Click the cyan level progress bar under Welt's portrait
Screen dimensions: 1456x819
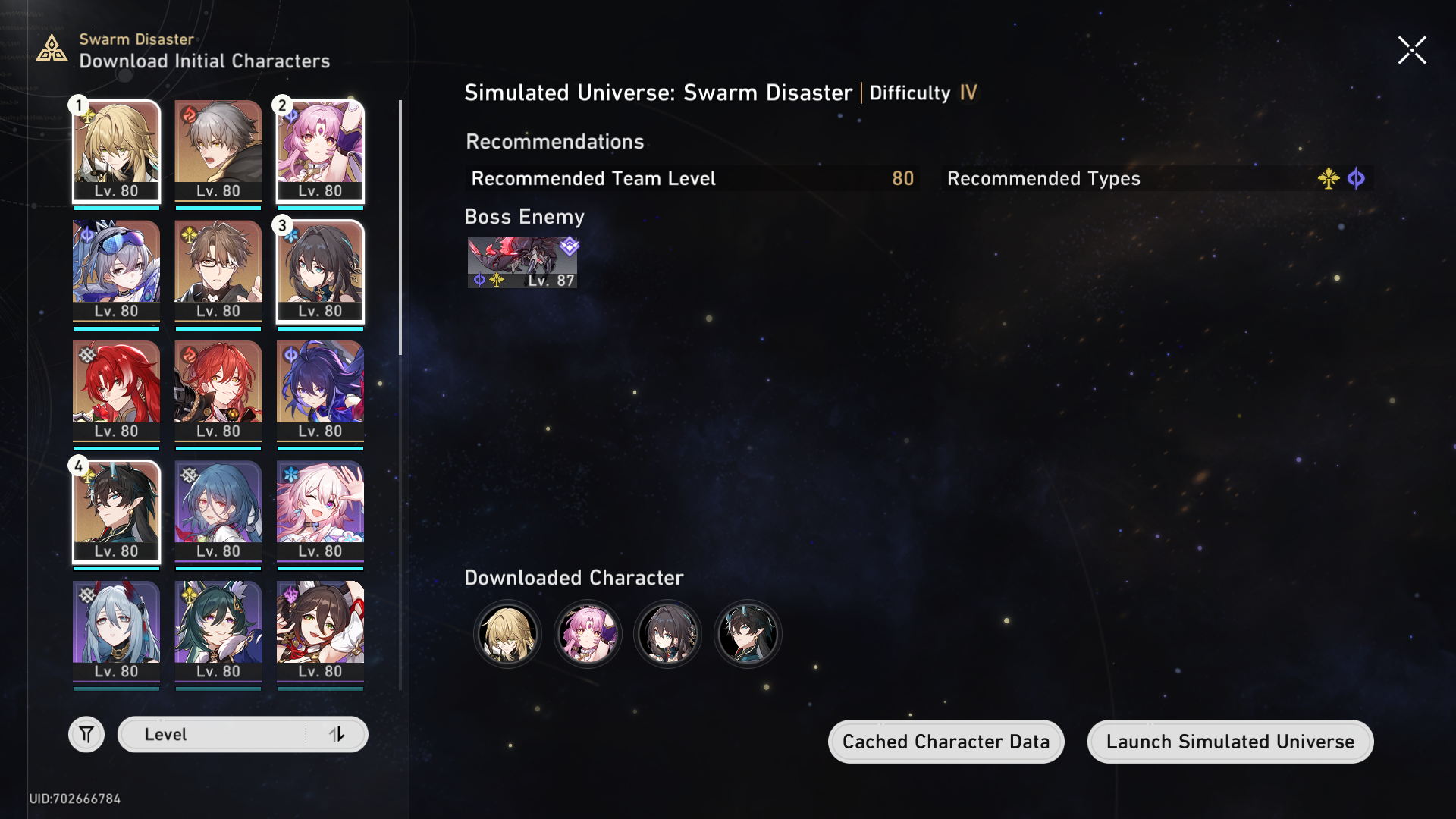(218, 328)
